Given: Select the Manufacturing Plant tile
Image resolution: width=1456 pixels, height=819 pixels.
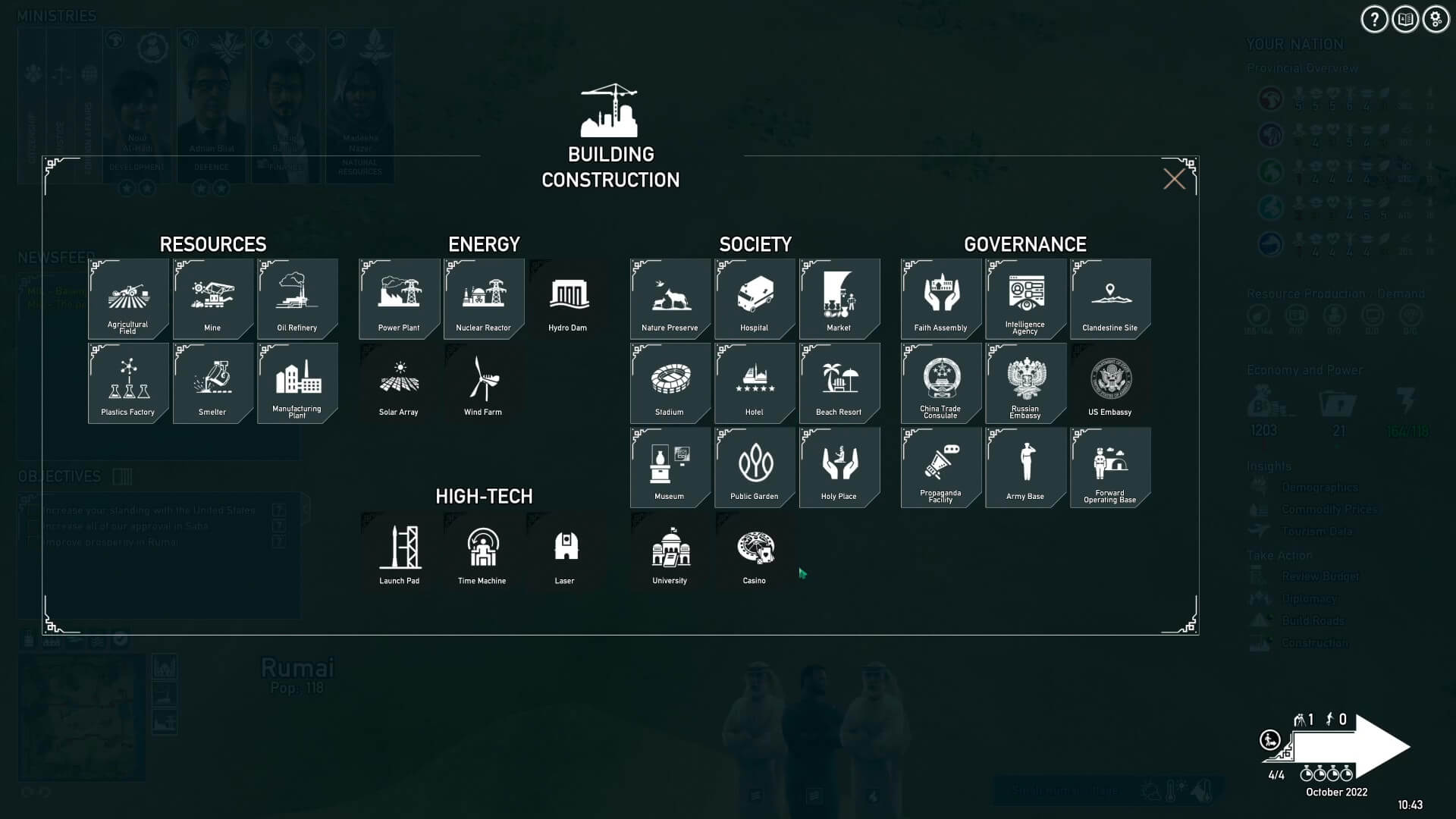Looking at the screenshot, I should click(x=297, y=382).
